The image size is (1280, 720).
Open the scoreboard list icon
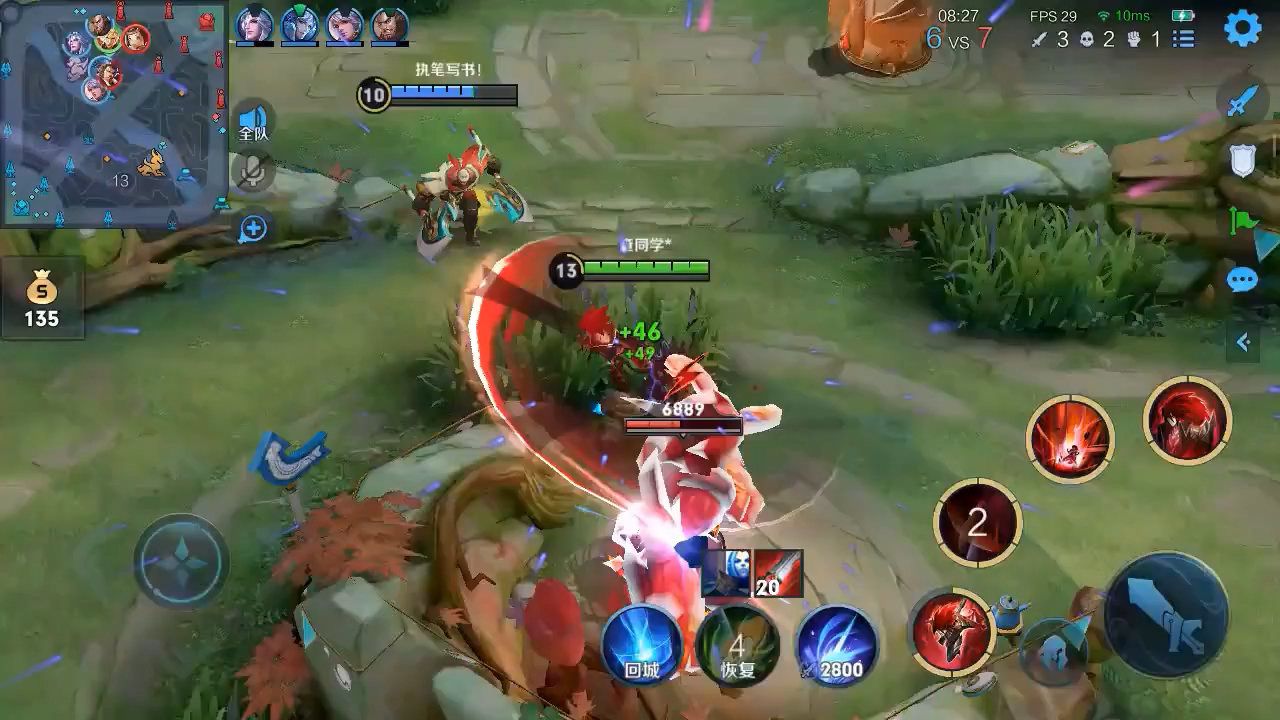(1184, 39)
